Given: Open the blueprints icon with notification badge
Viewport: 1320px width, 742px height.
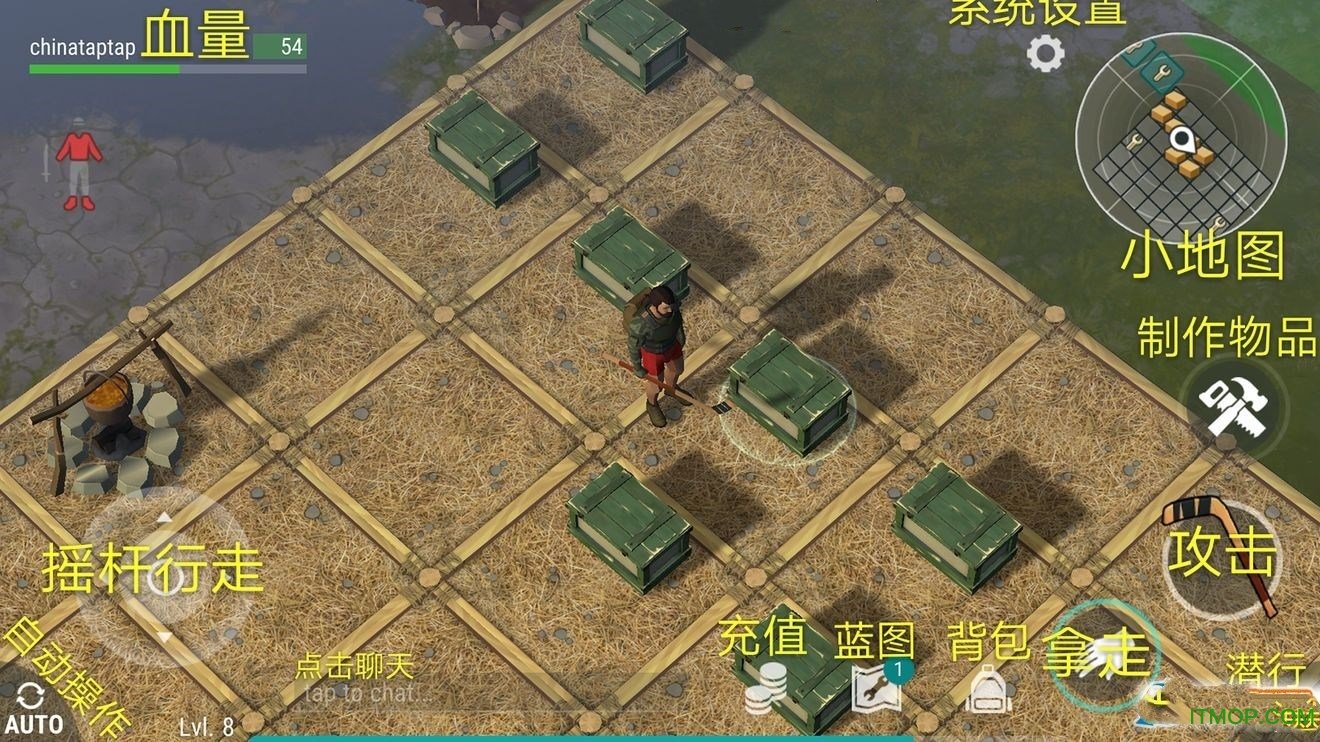Looking at the screenshot, I should (x=874, y=688).
